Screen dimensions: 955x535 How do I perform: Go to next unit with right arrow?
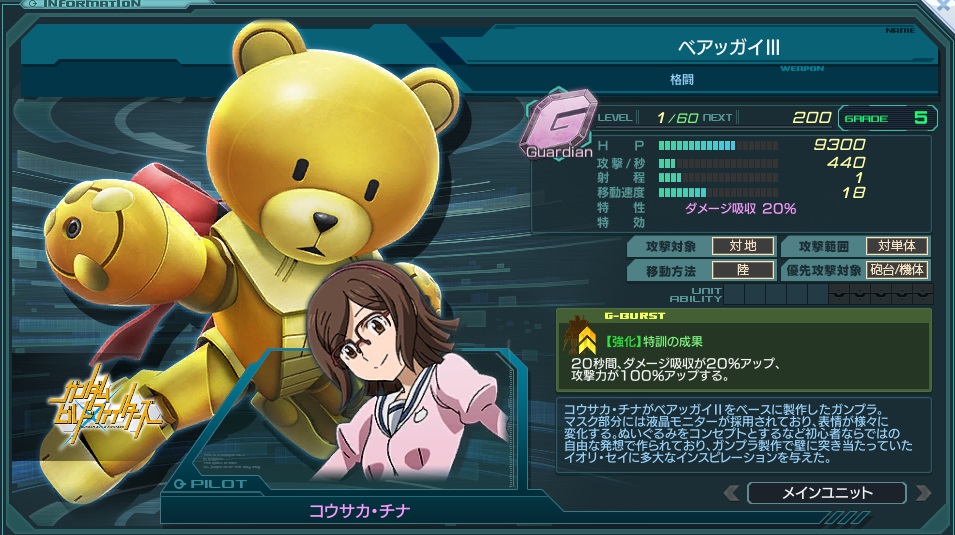pos(922,493)
